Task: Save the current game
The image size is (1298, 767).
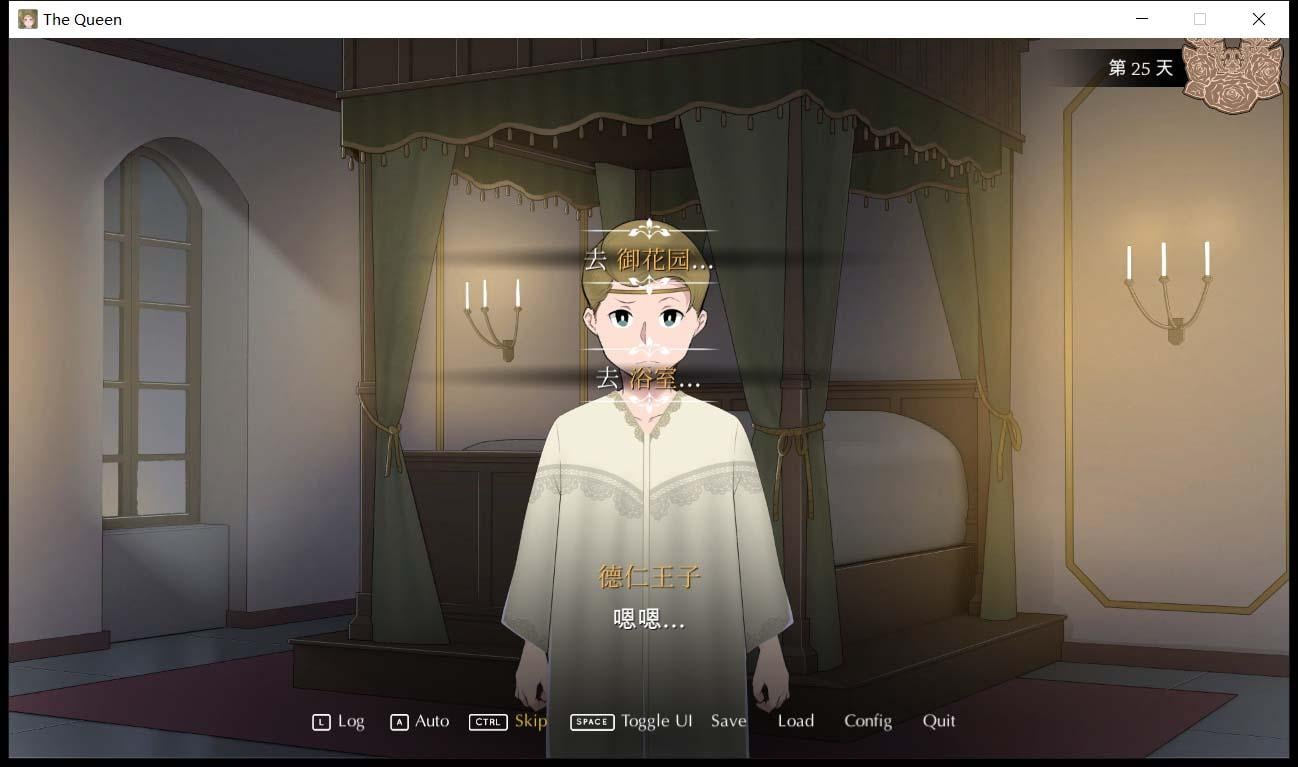Action: point(728,721)
